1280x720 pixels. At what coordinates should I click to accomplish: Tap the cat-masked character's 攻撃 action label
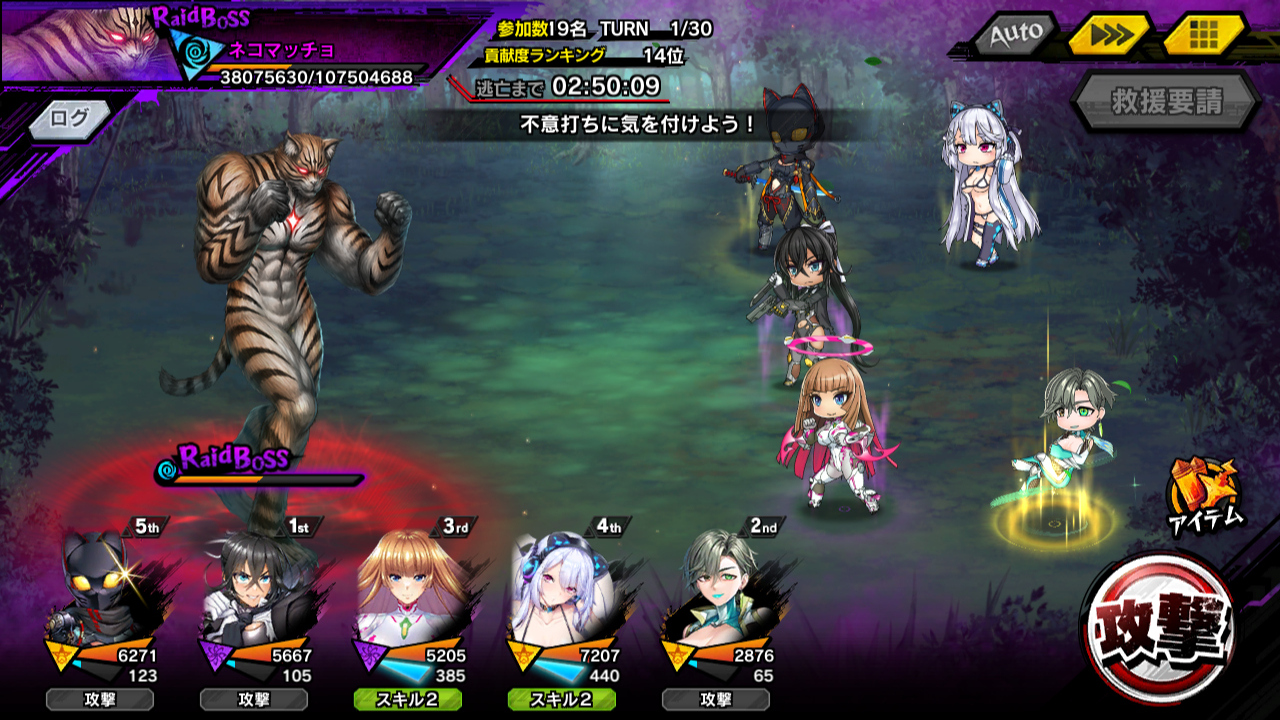[98, 699]
